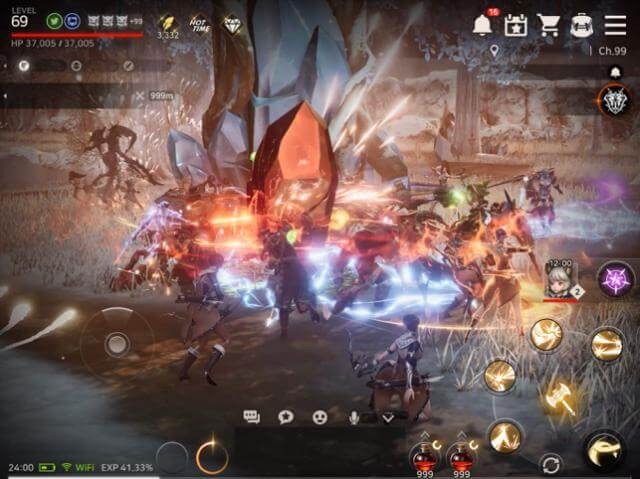Open the emoji smiley face
Viewport: 640px width, 479px height.
click(320, 417)
